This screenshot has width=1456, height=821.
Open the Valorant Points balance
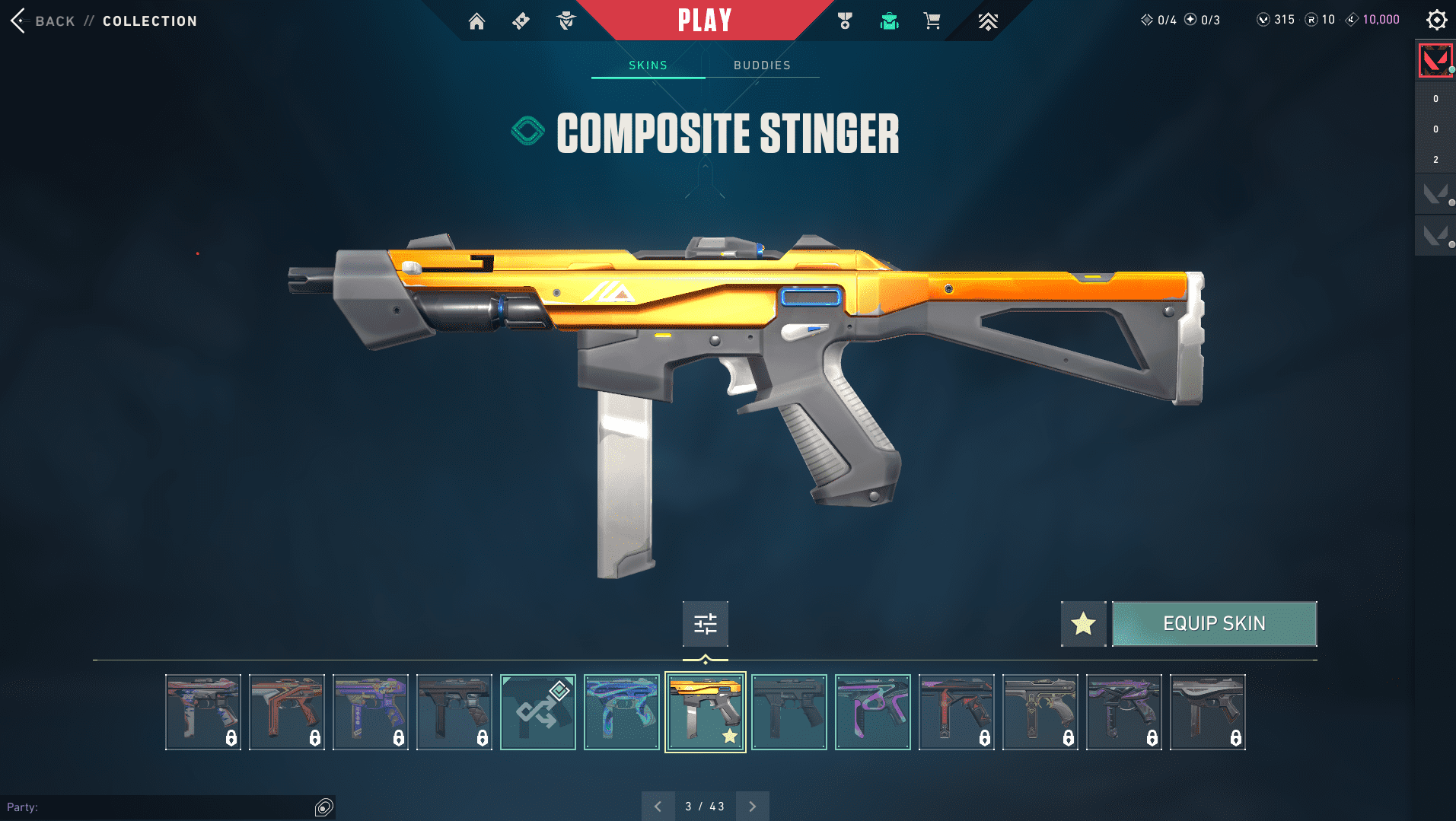(x=1276, y=20)
